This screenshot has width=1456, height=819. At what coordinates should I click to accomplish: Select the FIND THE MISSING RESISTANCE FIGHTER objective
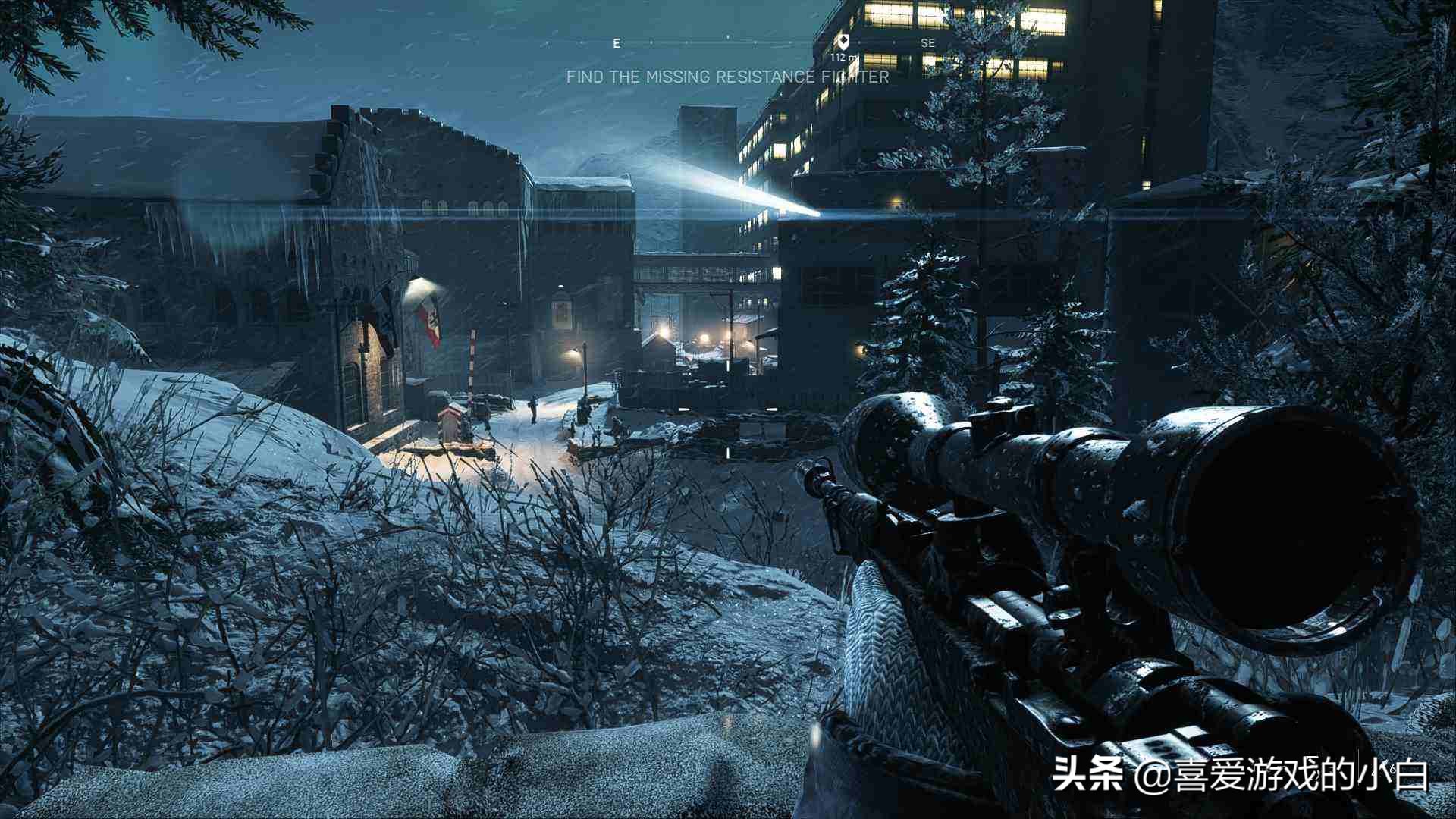[x=726, y=76]
